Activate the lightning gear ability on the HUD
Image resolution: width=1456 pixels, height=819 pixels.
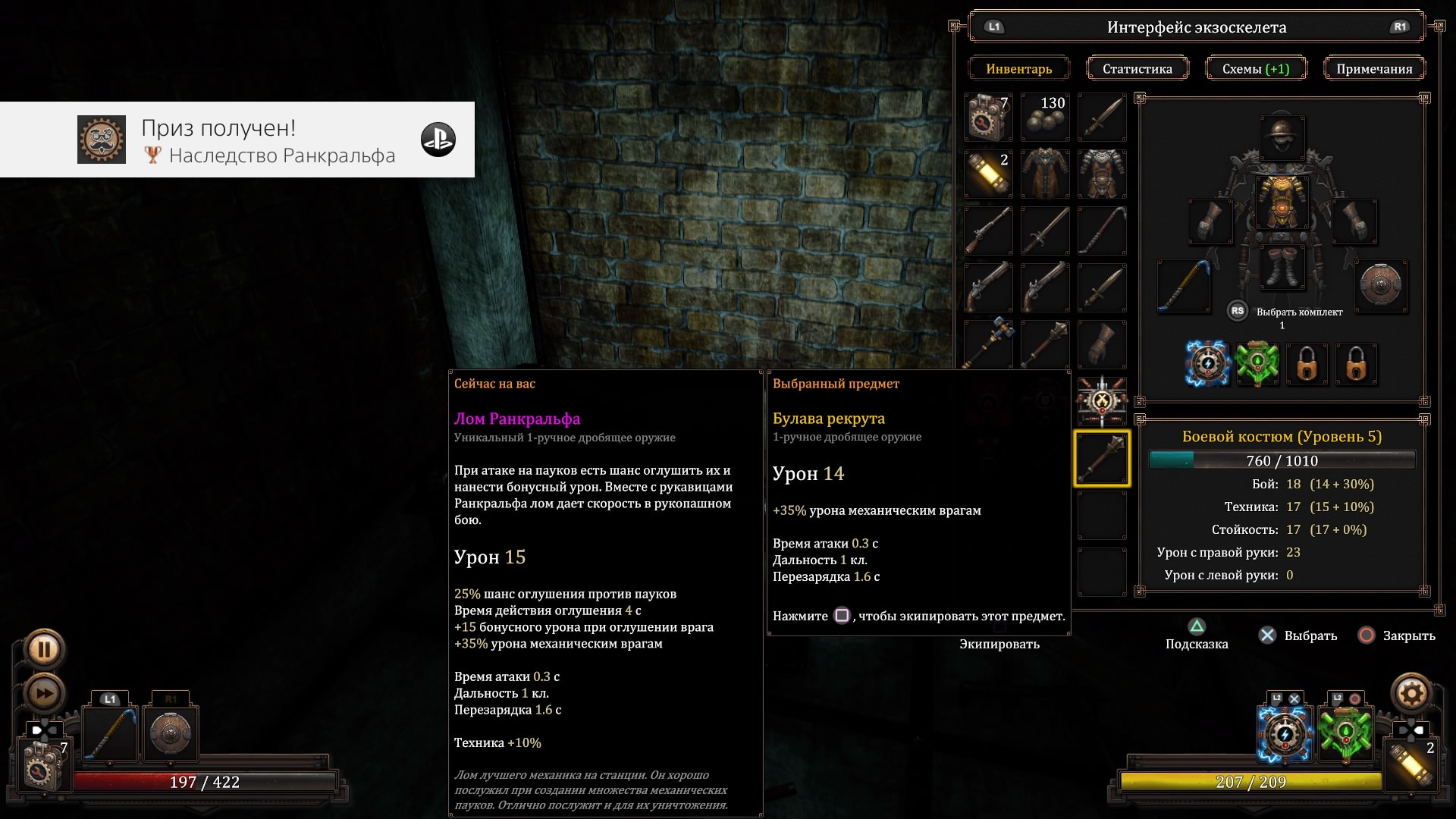(x=1285, y=733)
